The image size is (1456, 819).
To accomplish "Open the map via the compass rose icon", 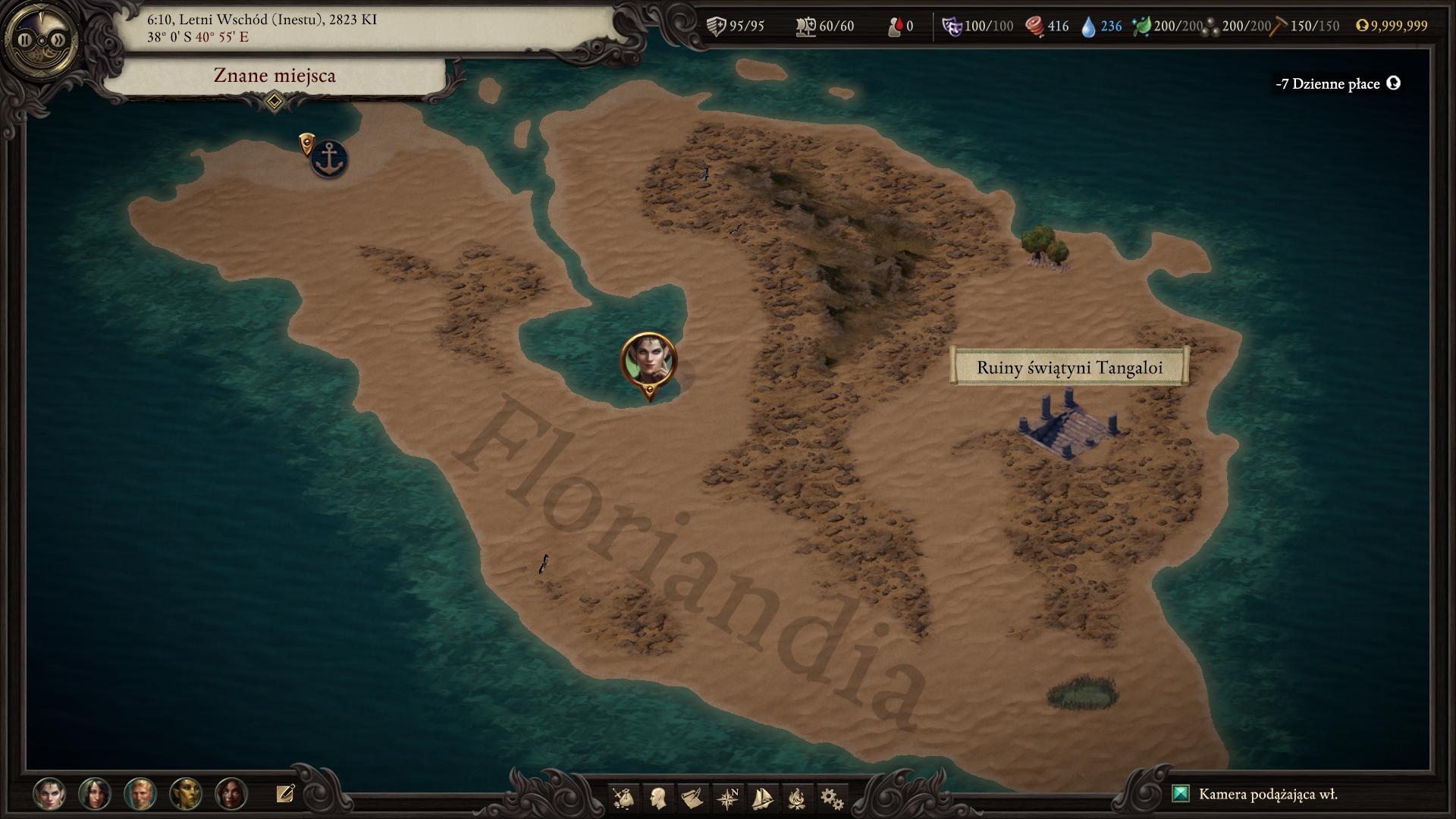I will tap(727, 798).
